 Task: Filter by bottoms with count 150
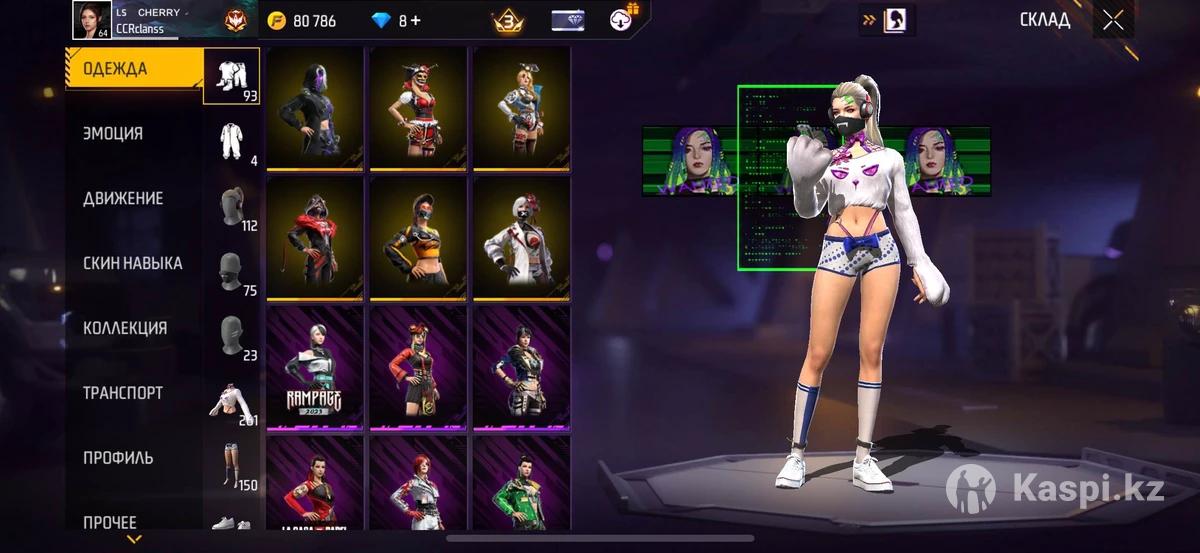tap(231, 466)
